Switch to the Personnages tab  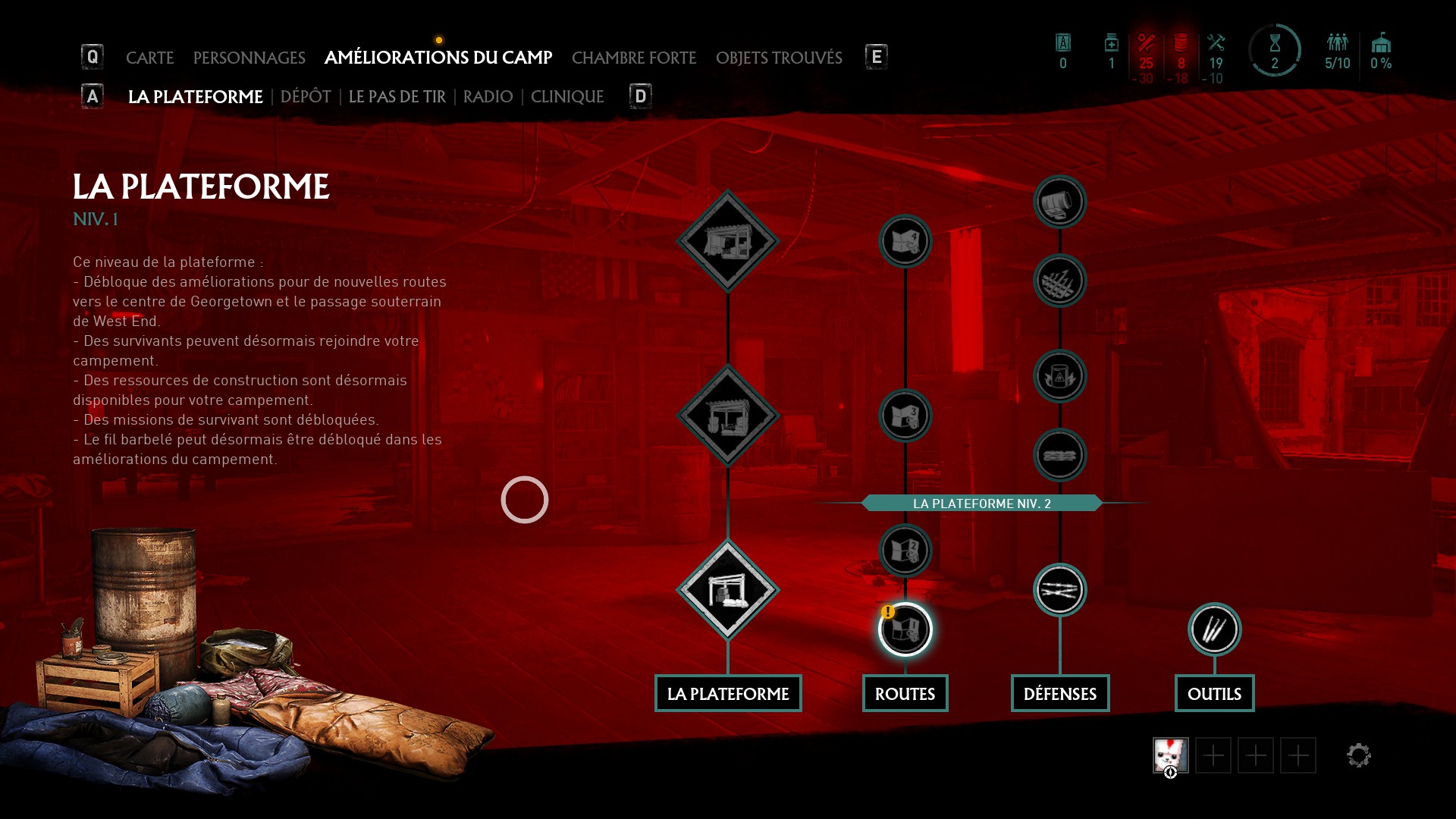pyautogui.click(x=249, y=58)
